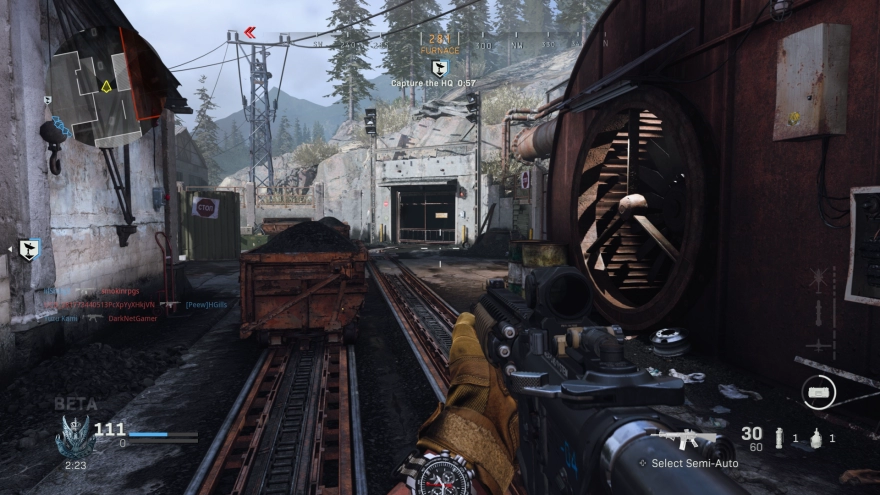
Task: Click the off-screen objective flag marker
Action: coord(29,250)
